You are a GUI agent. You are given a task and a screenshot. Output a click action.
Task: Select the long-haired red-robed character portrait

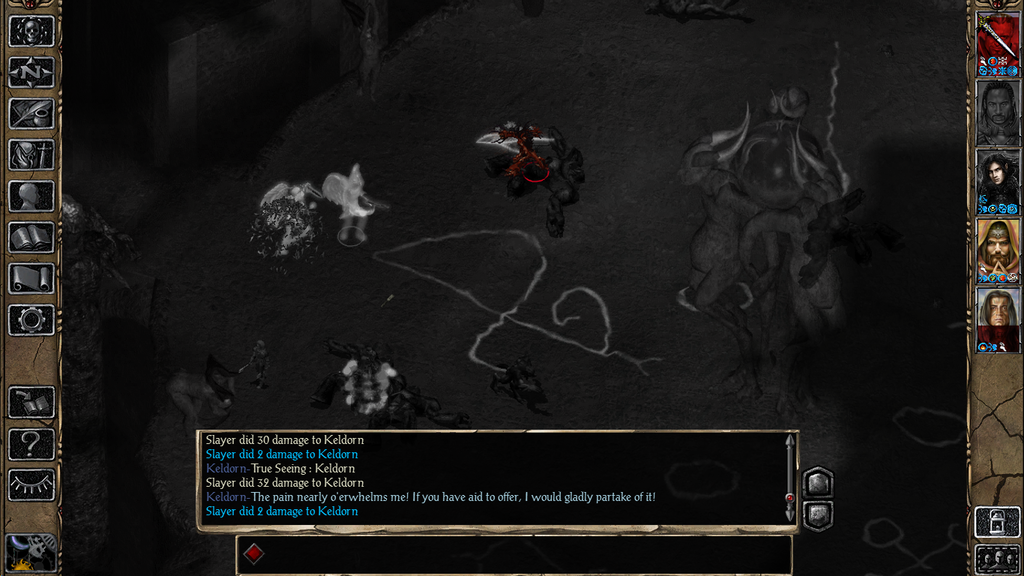pyautogui.click(x=997, y=319)
